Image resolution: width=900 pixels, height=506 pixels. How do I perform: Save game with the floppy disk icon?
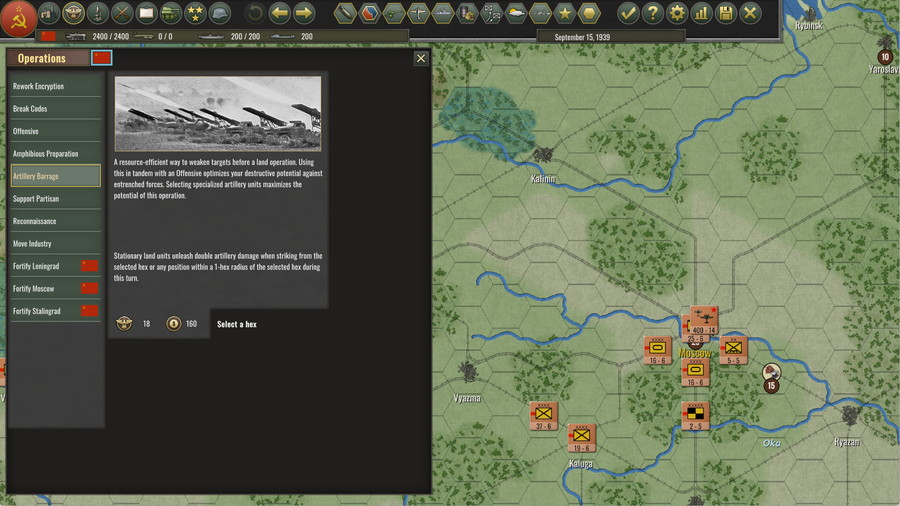pos(726,13)
